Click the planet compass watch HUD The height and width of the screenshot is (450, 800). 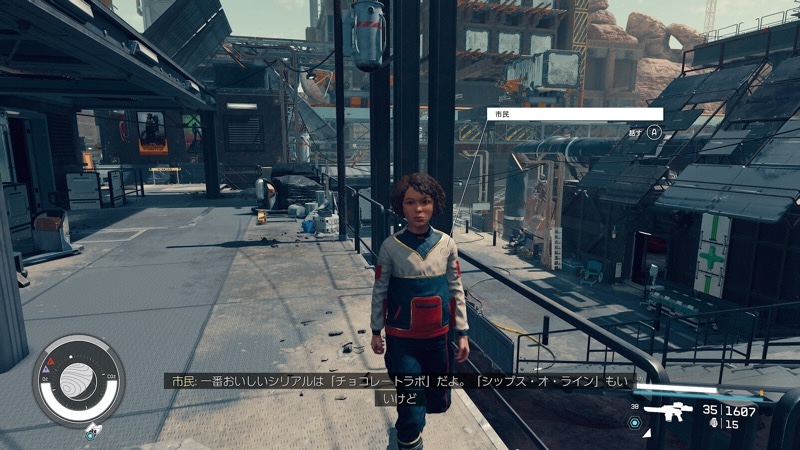[x=78, y=381]
